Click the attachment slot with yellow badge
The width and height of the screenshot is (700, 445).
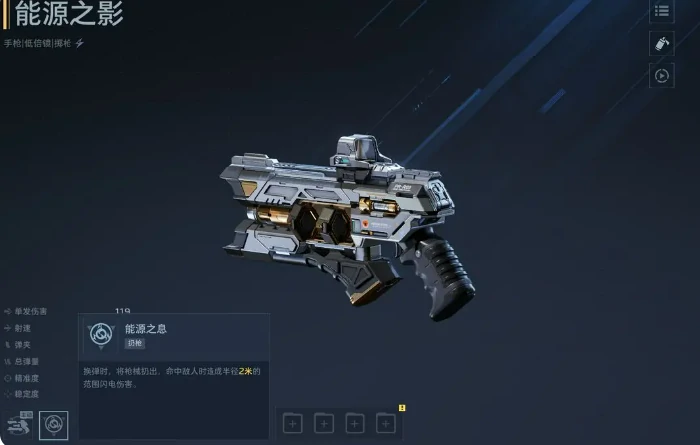point(386,423)
